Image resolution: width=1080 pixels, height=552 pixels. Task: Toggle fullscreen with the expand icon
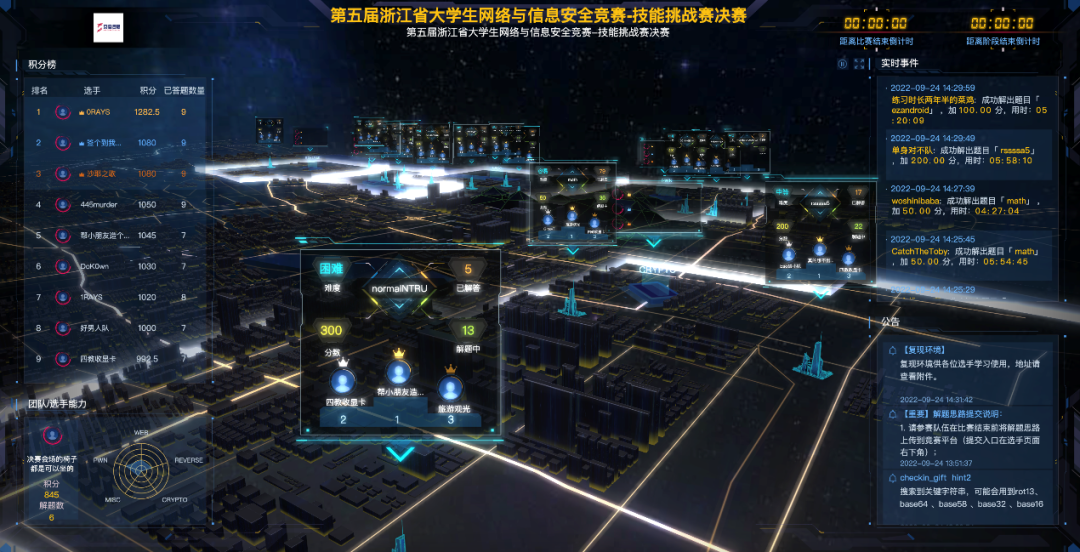click(x=859, y=63)
